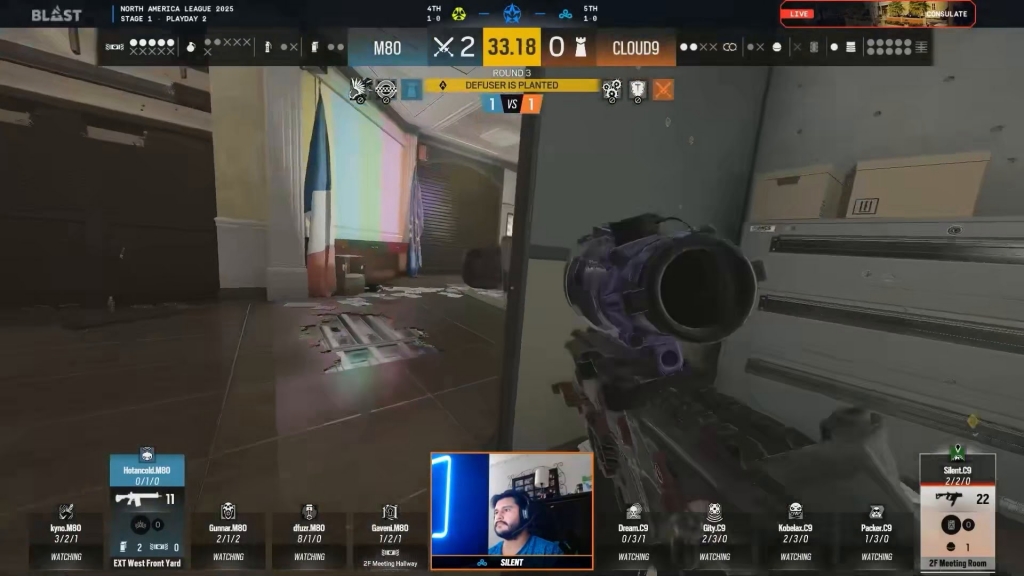Choose Gunnar.M80 player card

(228, 535)
